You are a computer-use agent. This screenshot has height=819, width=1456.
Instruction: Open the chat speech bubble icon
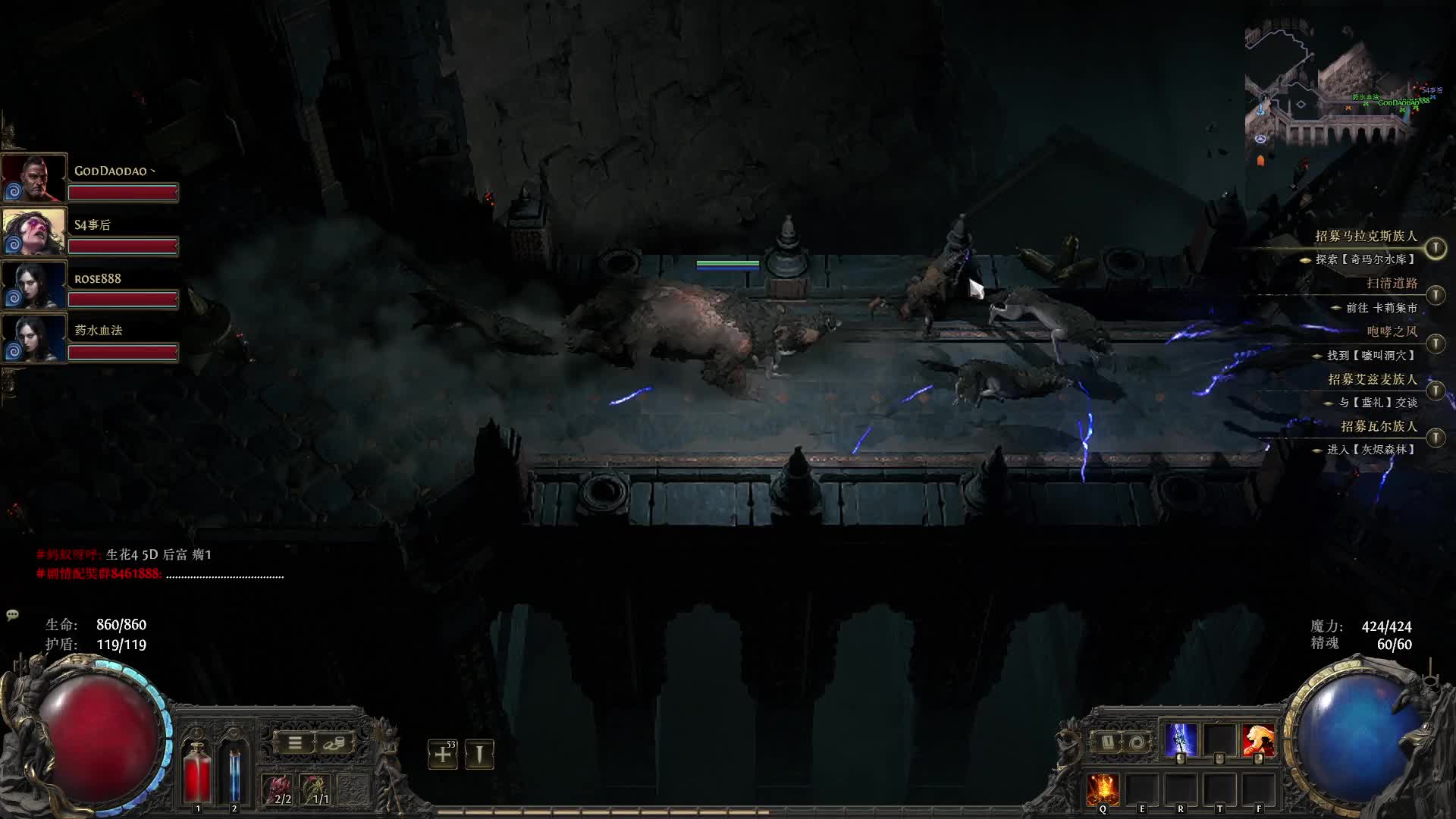pos(12,615)
